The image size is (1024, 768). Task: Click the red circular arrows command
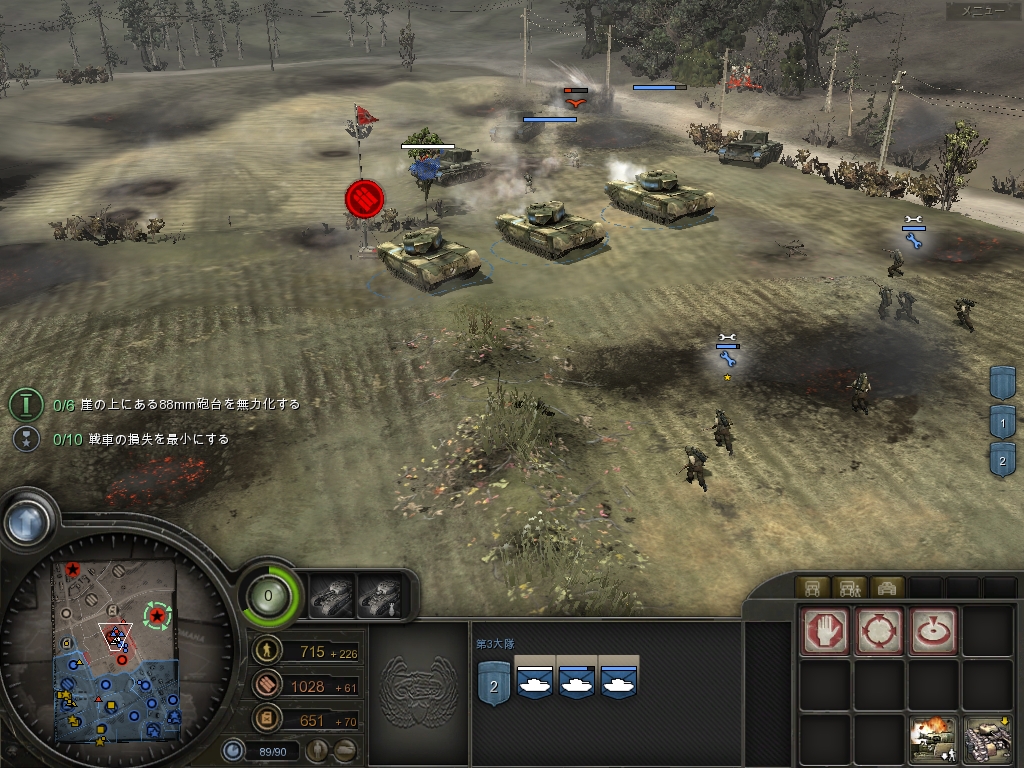tap(879, 630)
